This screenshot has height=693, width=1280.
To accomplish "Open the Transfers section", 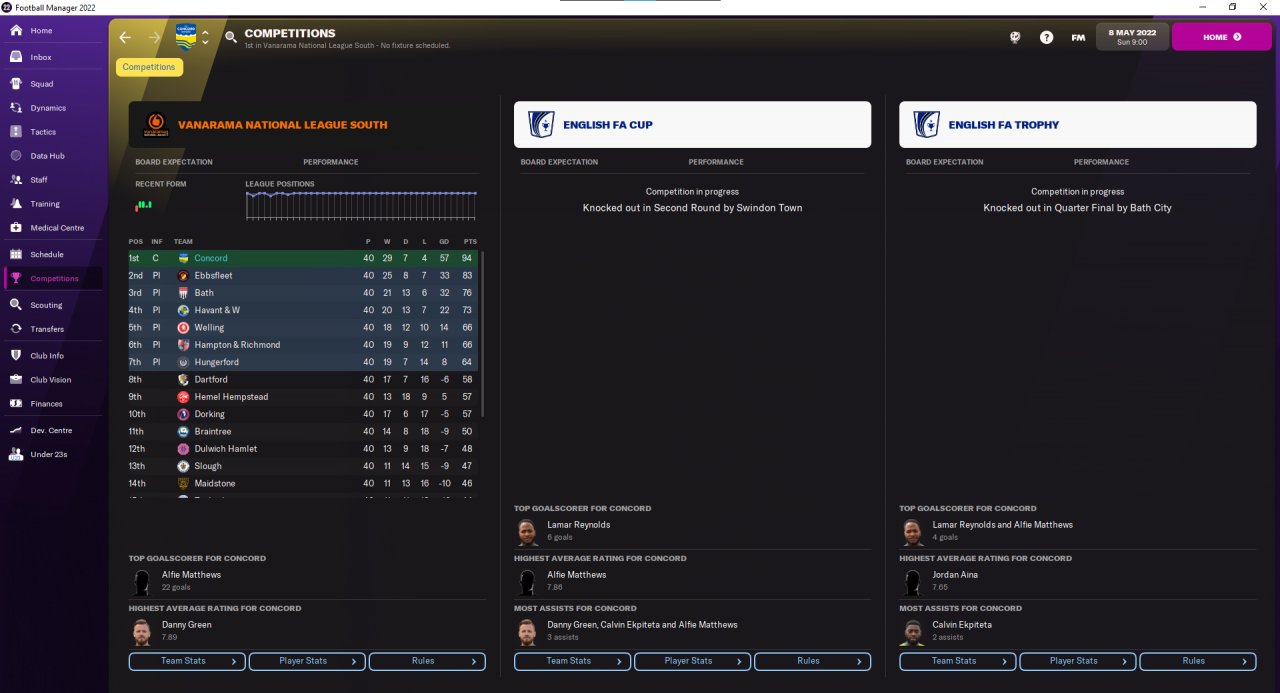I will (x=47, y=329).
